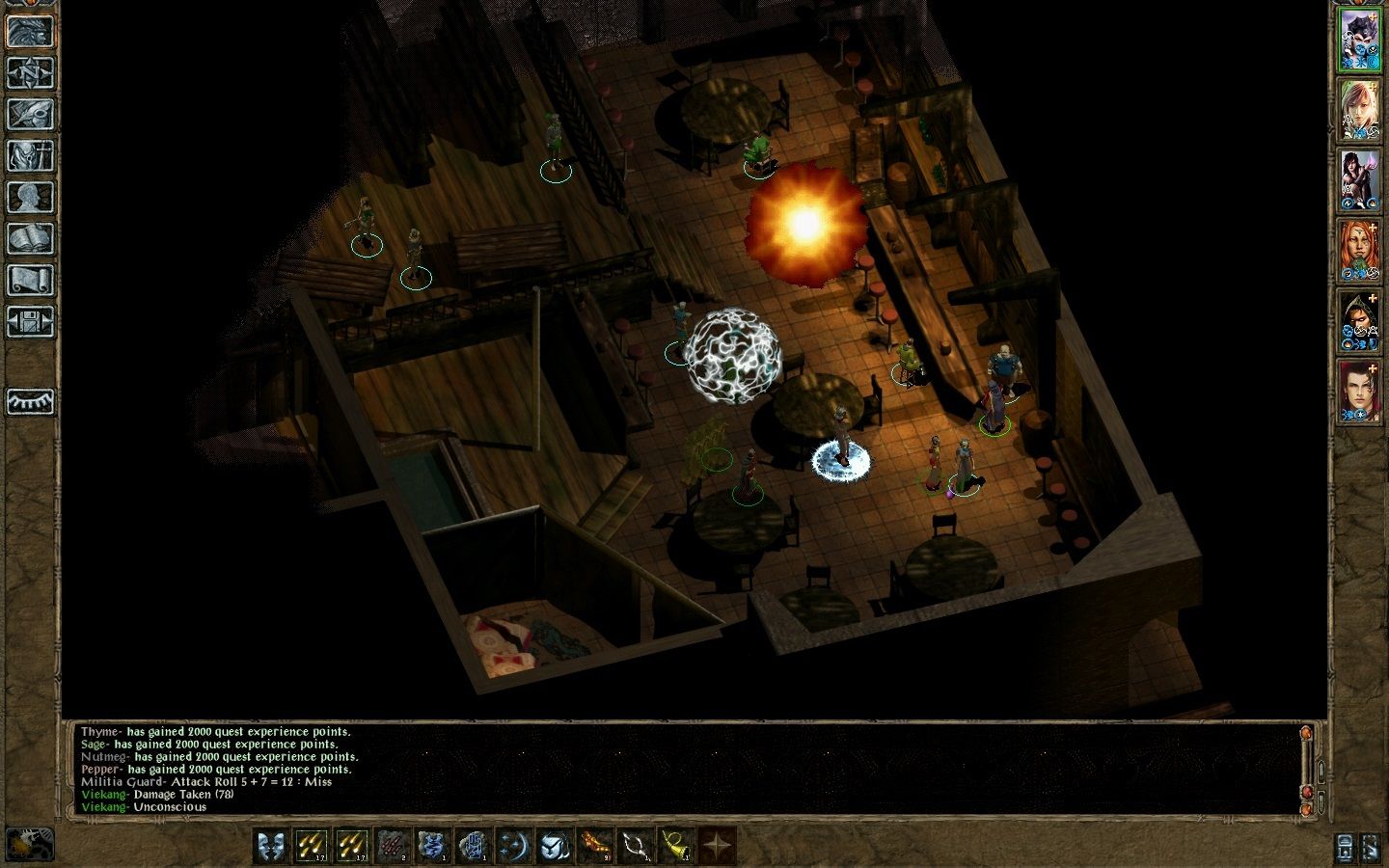The width and height of the screenshot is (1389, 868).
Task: Use the silver bow quick slot
Action: point(636,846)
